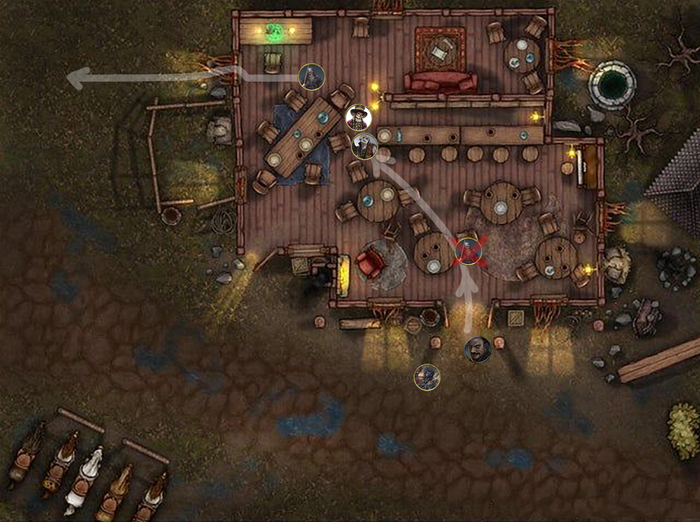Select the blue-armored token on the road
700x522 pixels.
pos(428,377)
